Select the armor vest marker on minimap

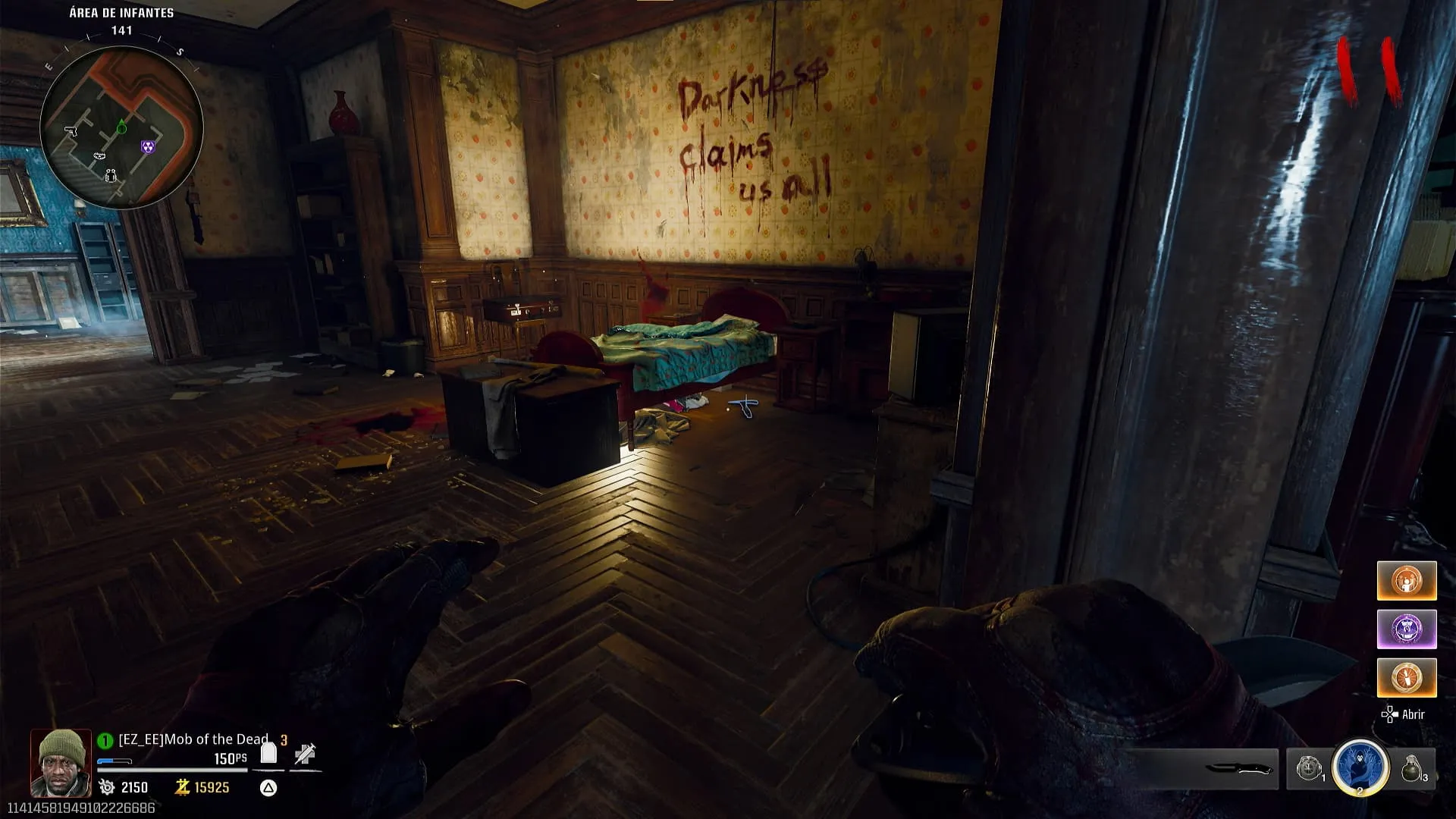(111, 176)
